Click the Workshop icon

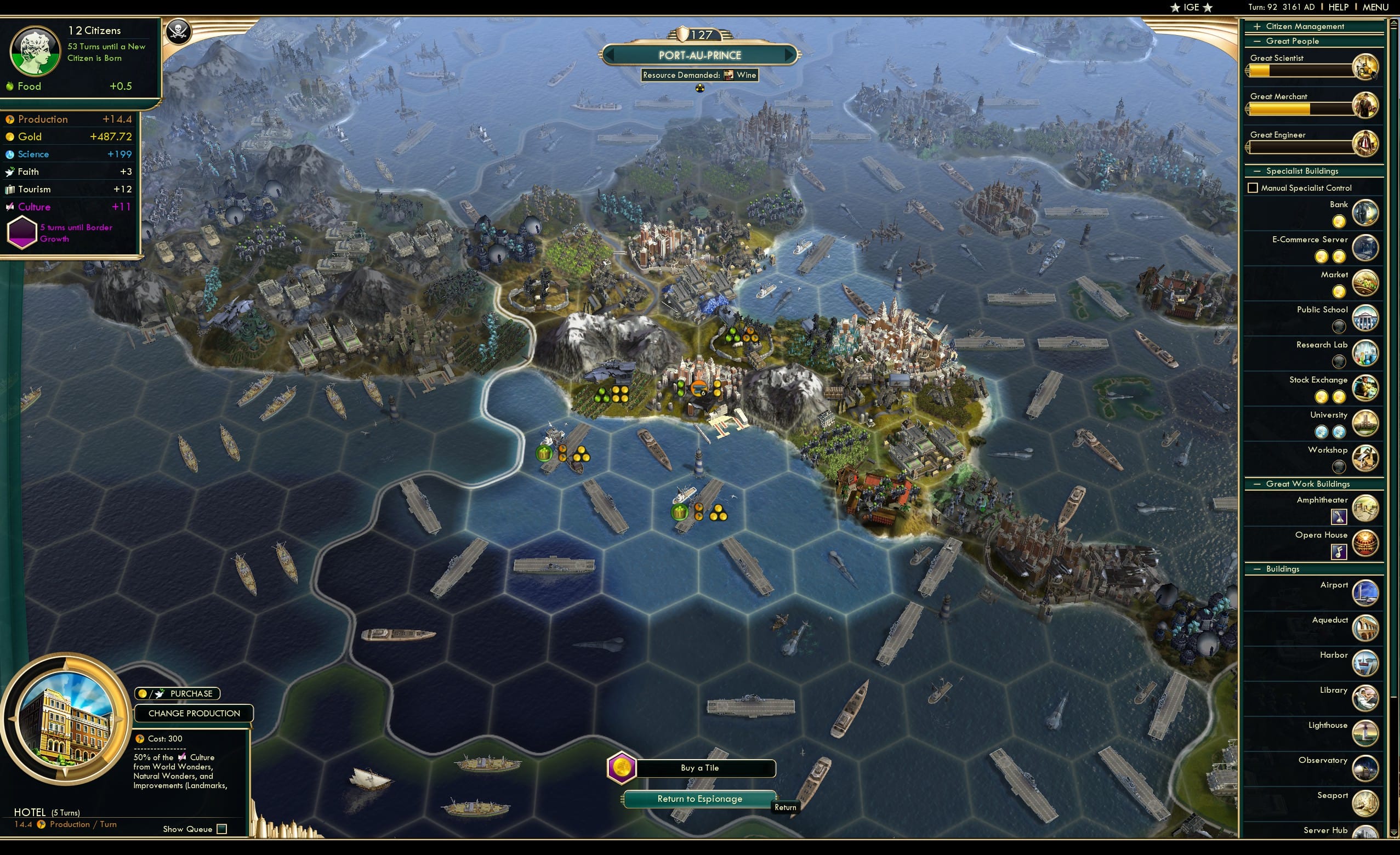(1367, 458)
